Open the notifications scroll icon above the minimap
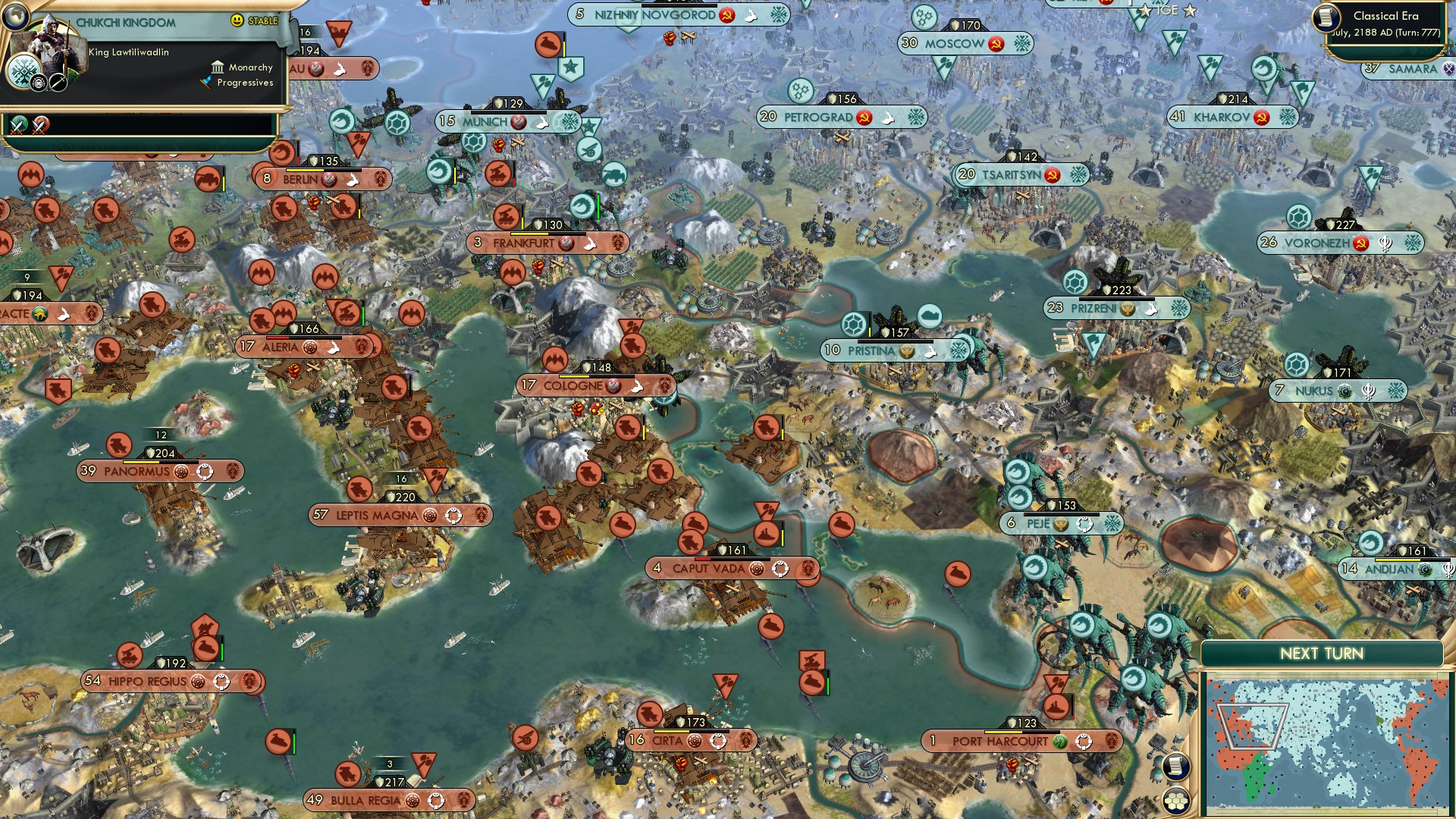Screen dimensions: 1456x819 tap(1176, 766)
